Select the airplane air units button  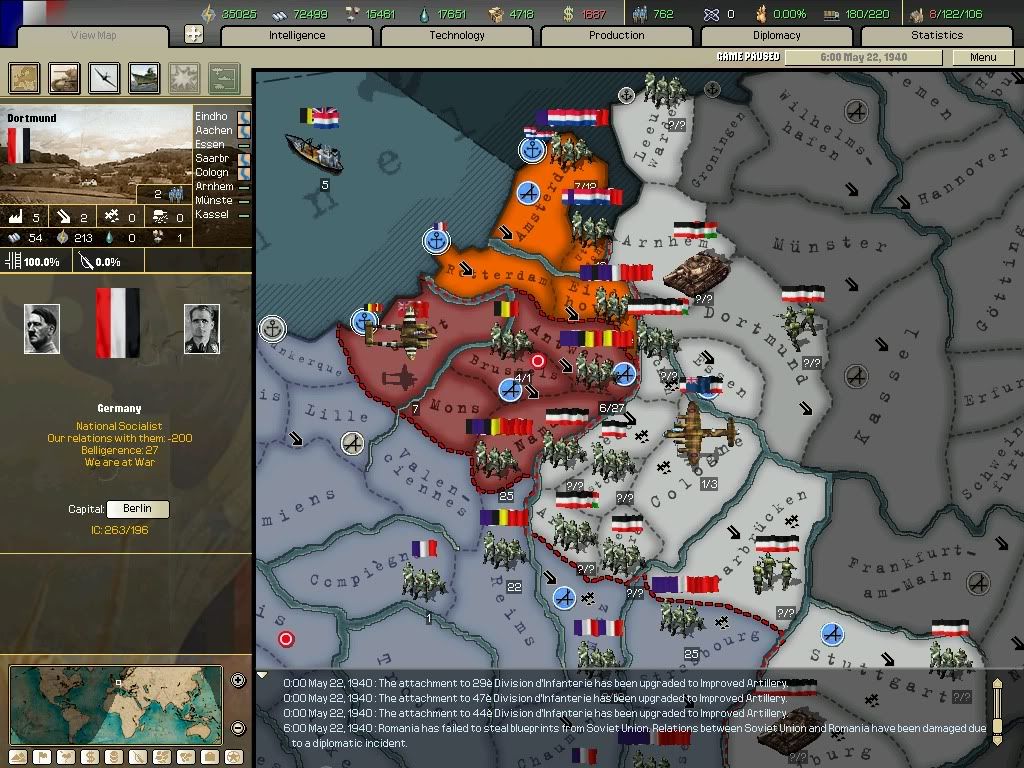tap(104, 77)
